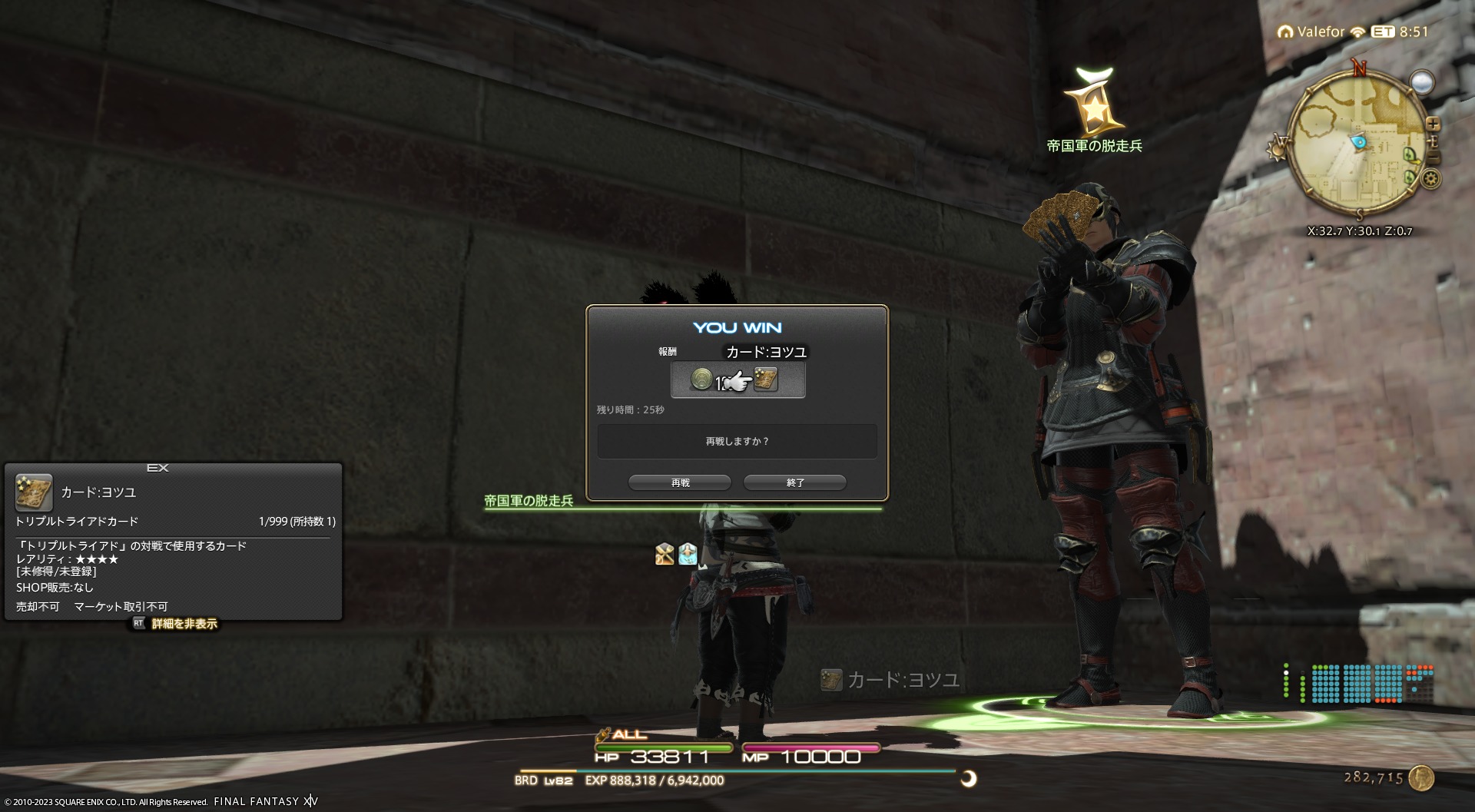Click the card icon in item tooltip

34,492
